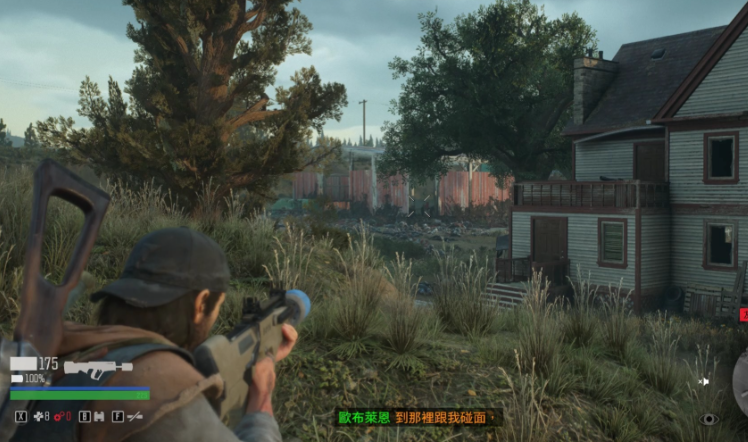Click the muted sound noise indicator
748x442 pixels.
coord(704,381)
